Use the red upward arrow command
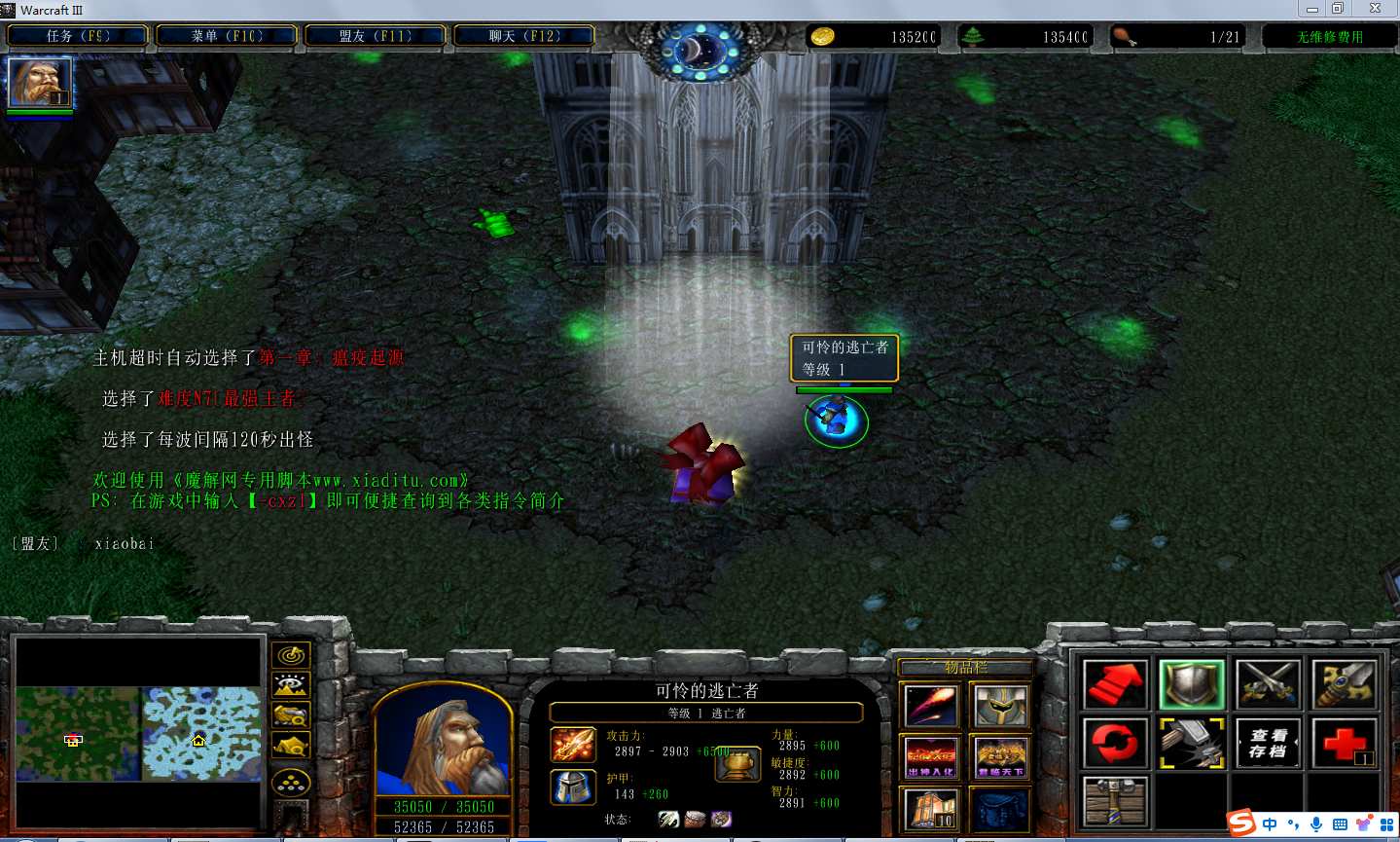The image size is (1400, 842). [1116, 684]
